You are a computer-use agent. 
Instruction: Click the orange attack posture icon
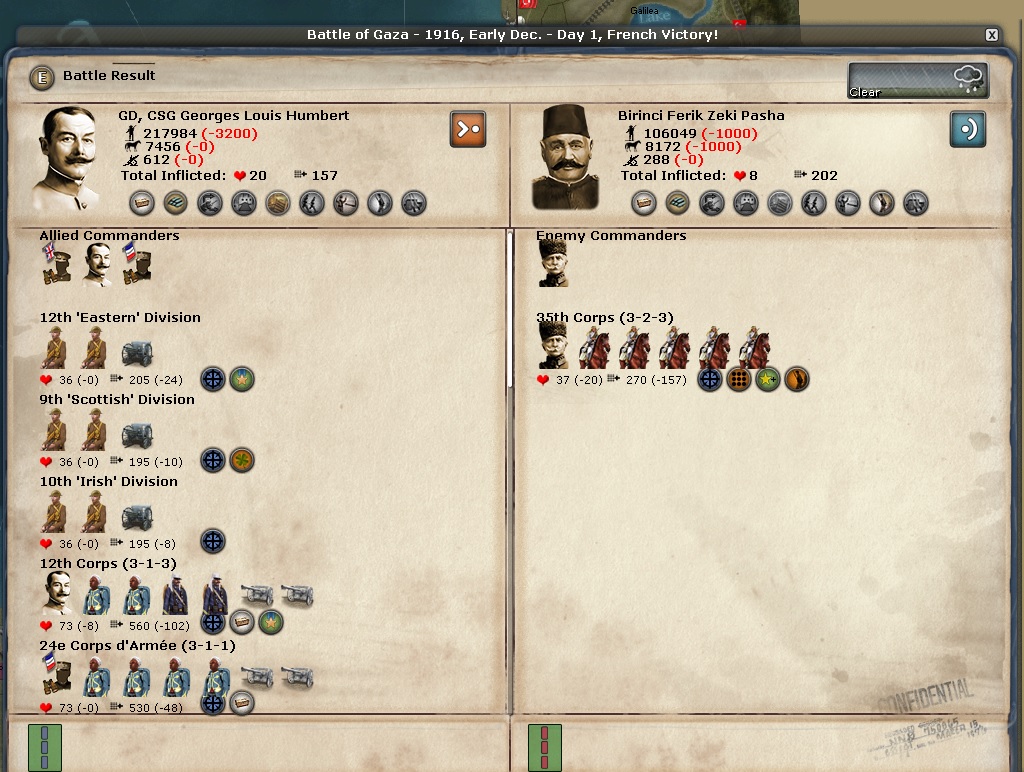467,129
